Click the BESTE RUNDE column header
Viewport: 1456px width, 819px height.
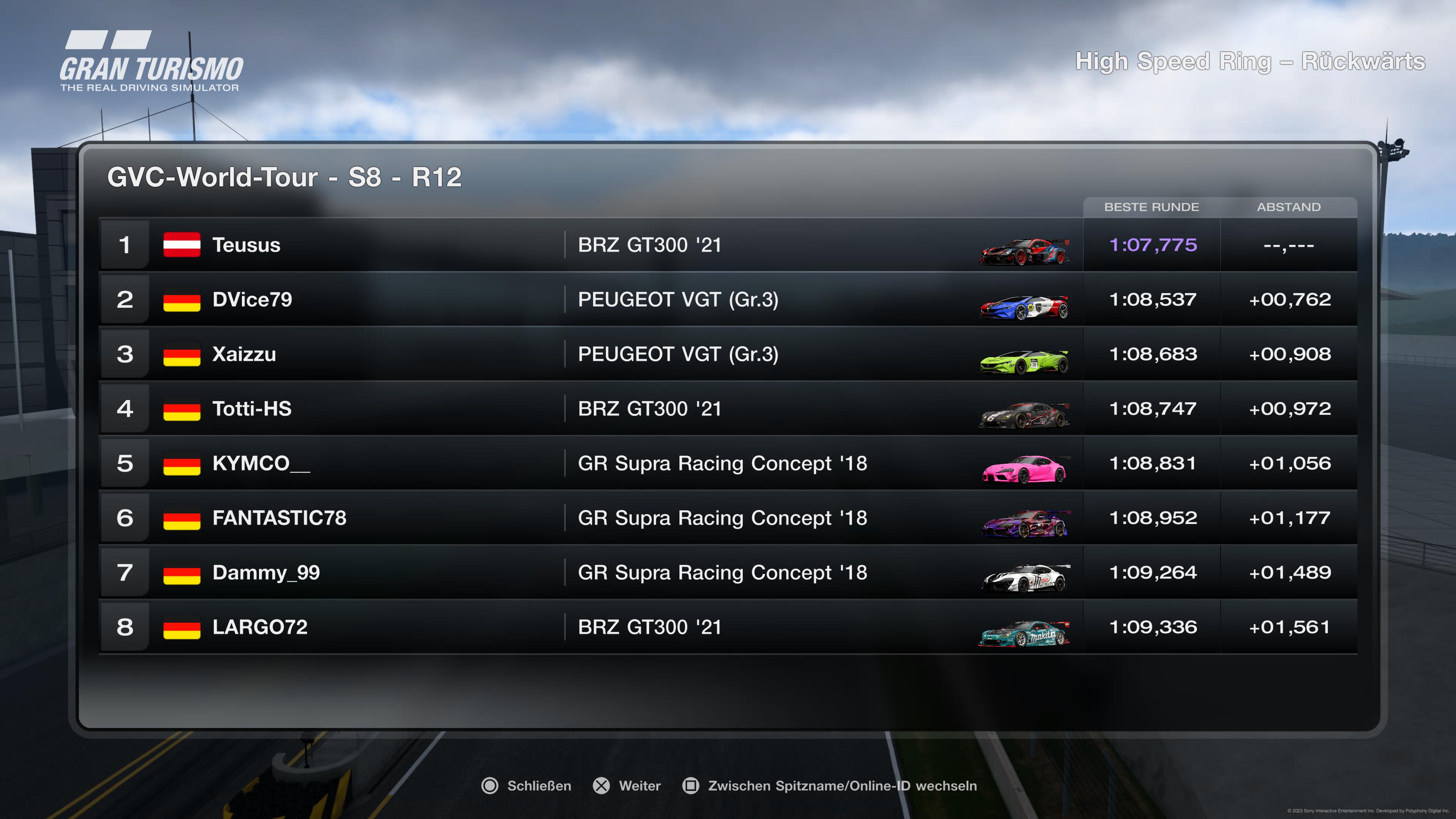pos(1152,207)
